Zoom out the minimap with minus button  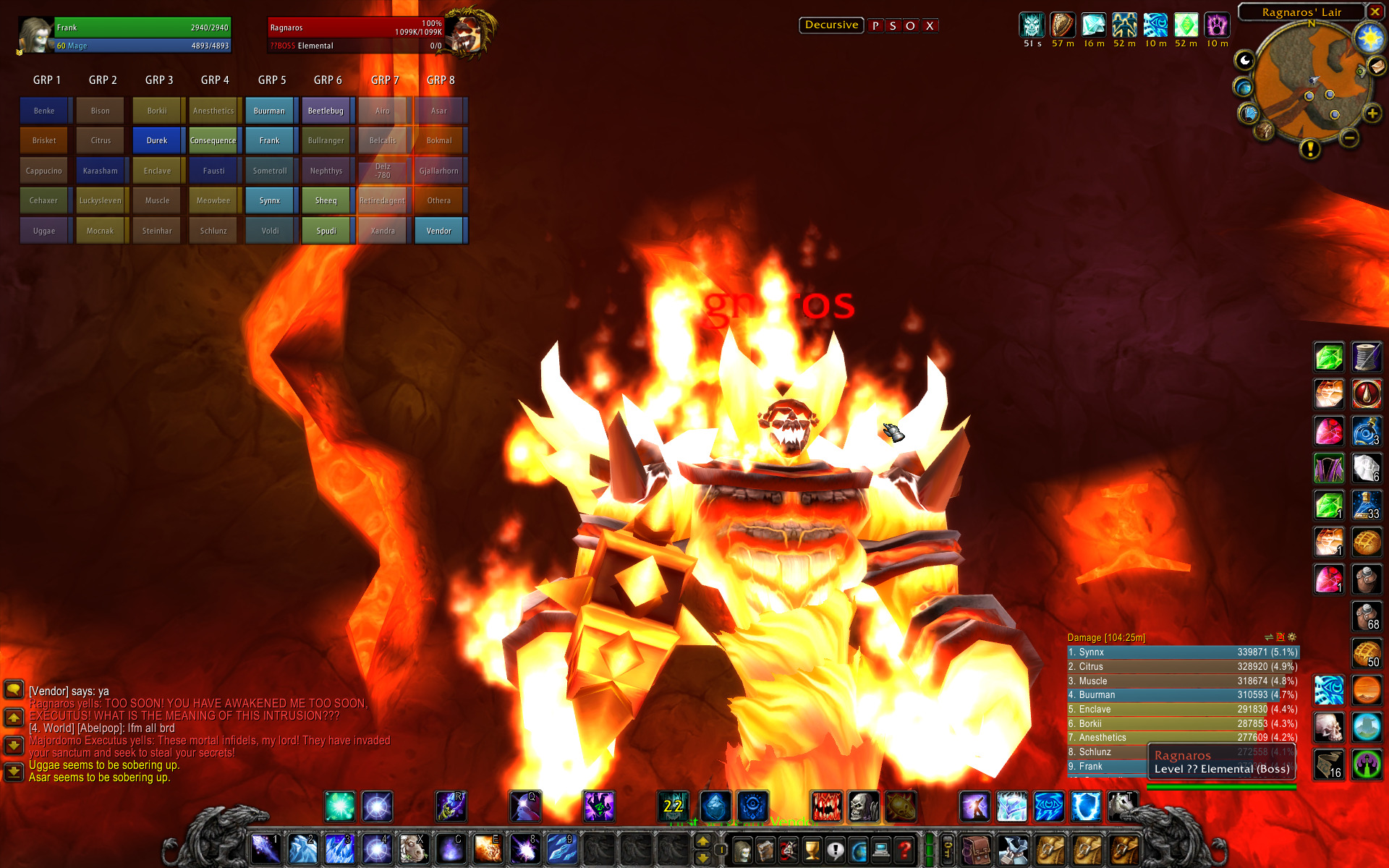click(x=1349, y=137)
